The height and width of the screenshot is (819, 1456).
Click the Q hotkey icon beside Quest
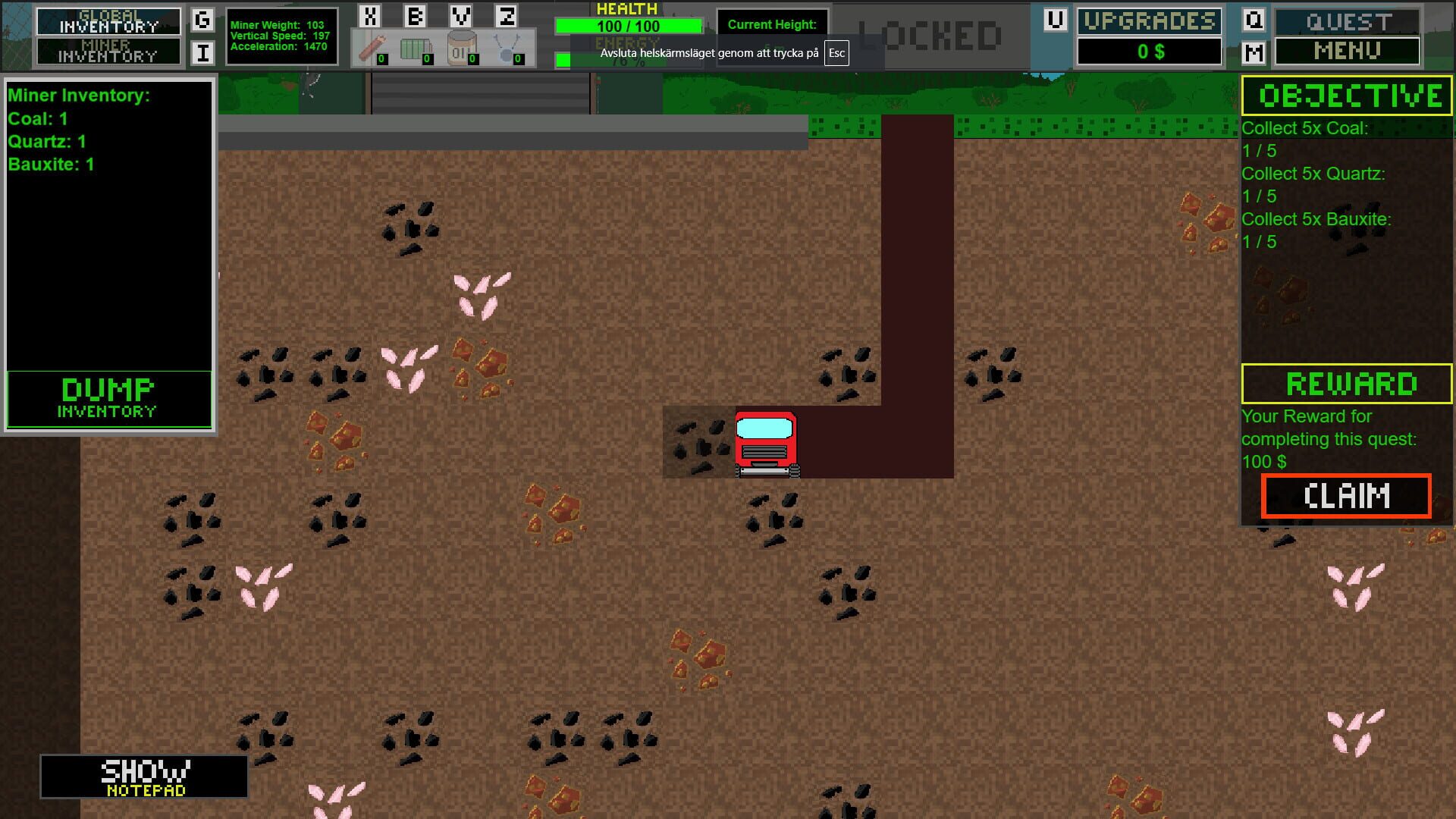(1252, 21)
